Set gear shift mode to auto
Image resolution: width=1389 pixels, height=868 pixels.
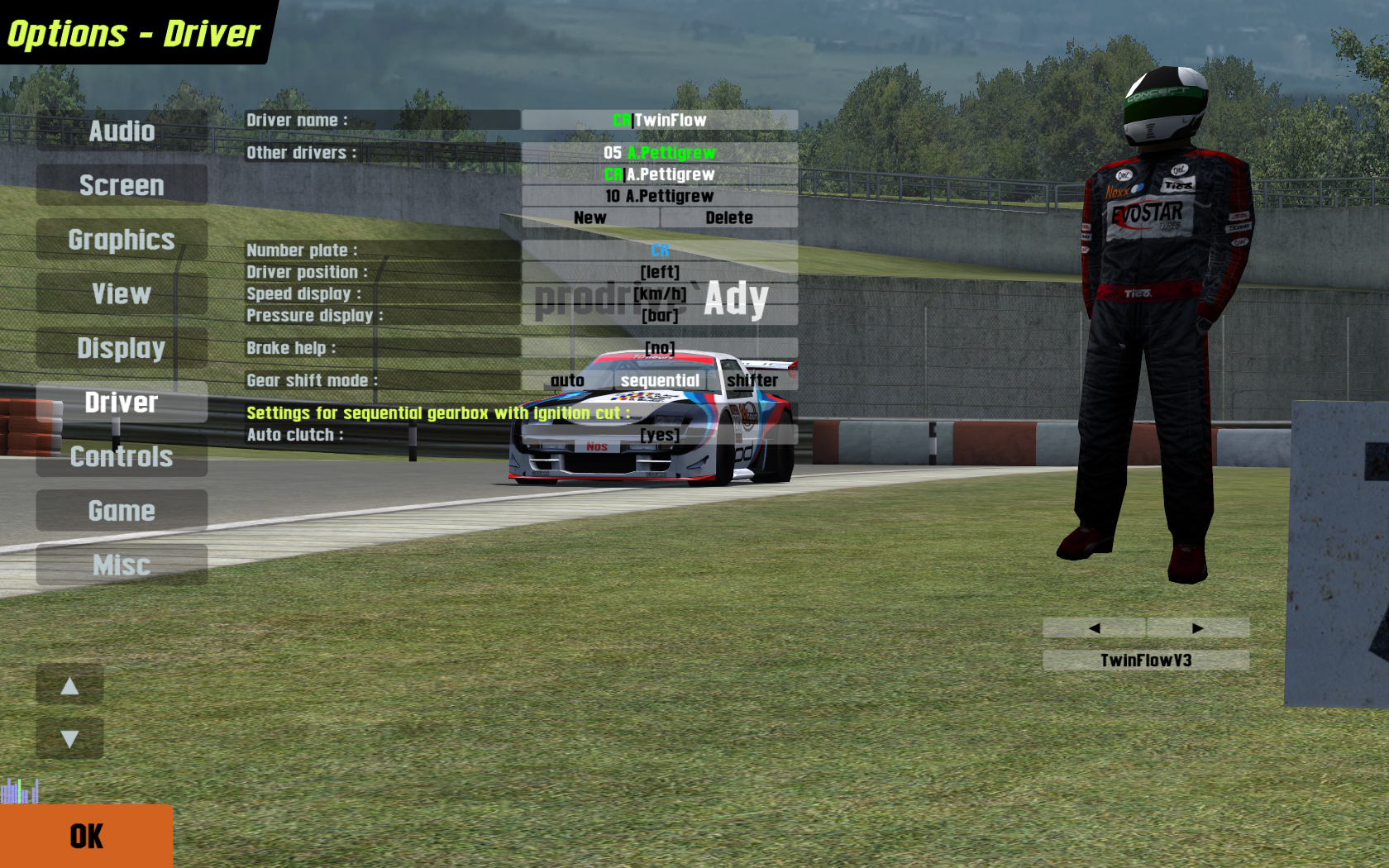[567, 380]
